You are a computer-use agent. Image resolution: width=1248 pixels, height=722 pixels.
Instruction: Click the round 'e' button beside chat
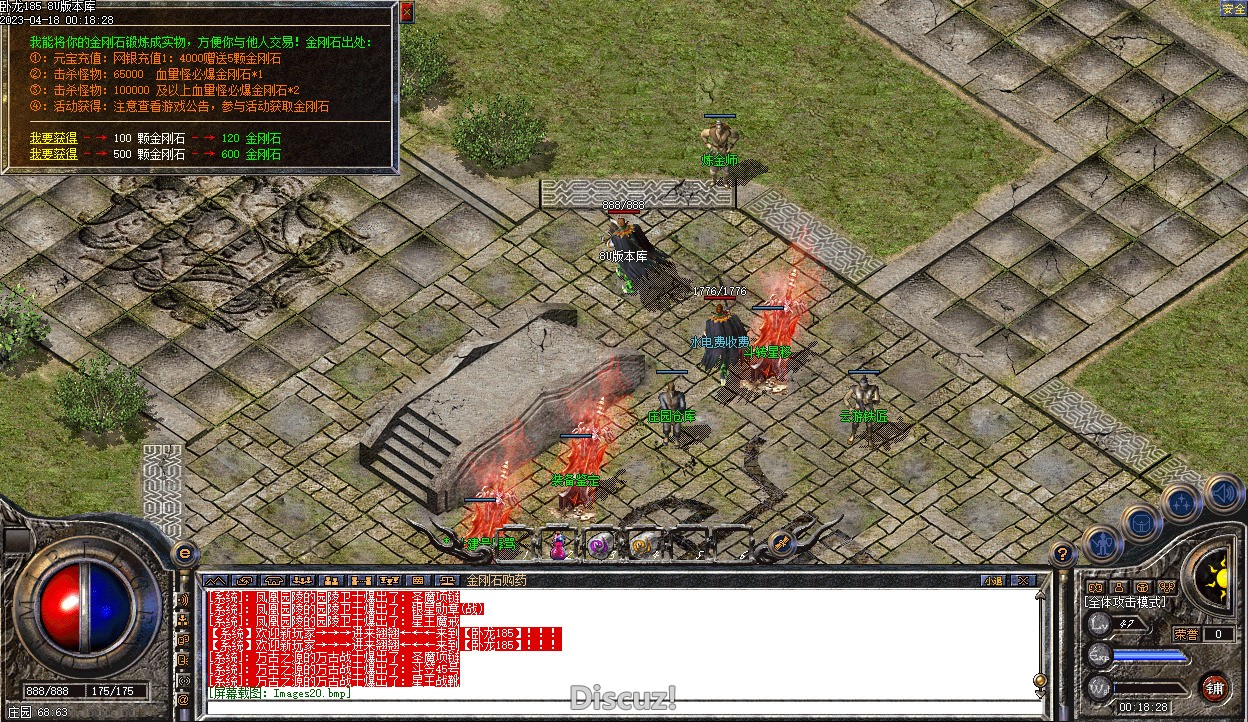[184, 553]
